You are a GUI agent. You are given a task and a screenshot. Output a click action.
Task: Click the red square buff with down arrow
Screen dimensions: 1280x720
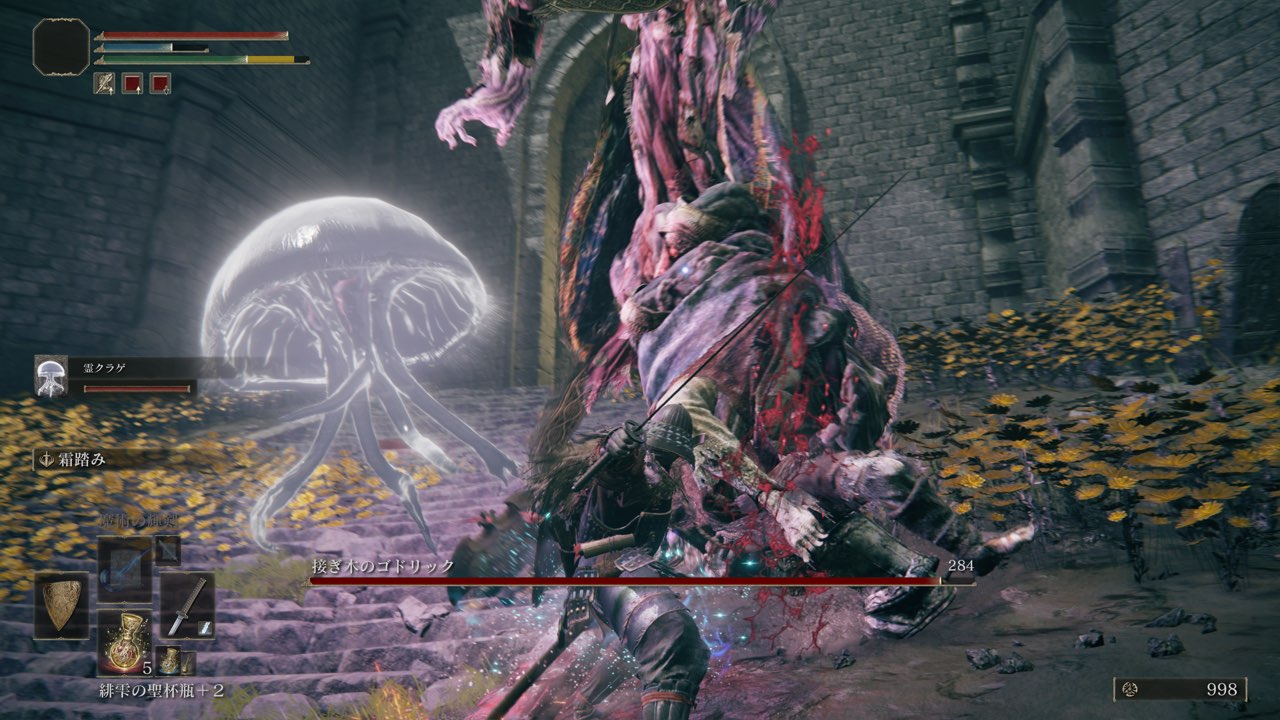[132, 83]
